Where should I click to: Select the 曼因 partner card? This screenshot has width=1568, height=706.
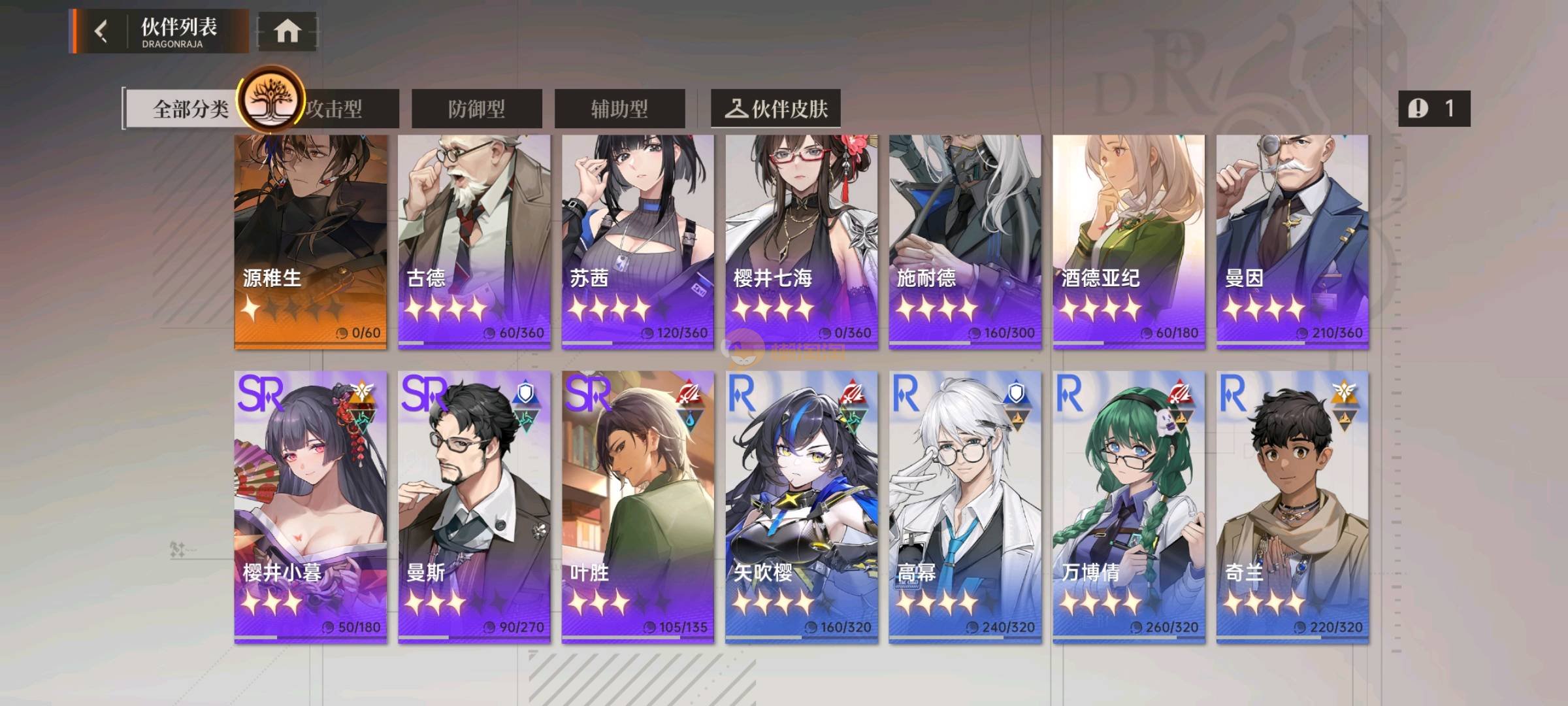pos(1292,242)
